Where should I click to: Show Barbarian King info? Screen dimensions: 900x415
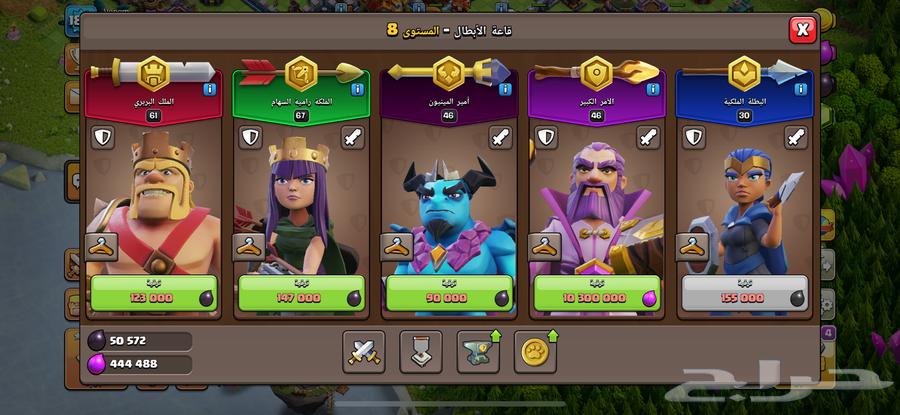tap(210, 90)
